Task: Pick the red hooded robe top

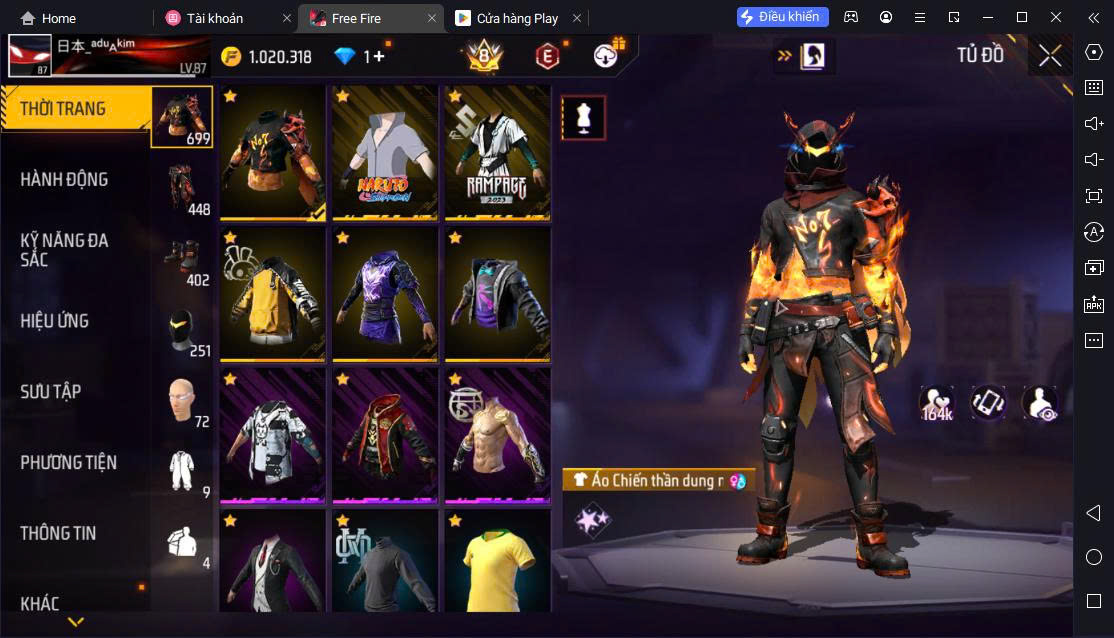Action: (385, 435)
